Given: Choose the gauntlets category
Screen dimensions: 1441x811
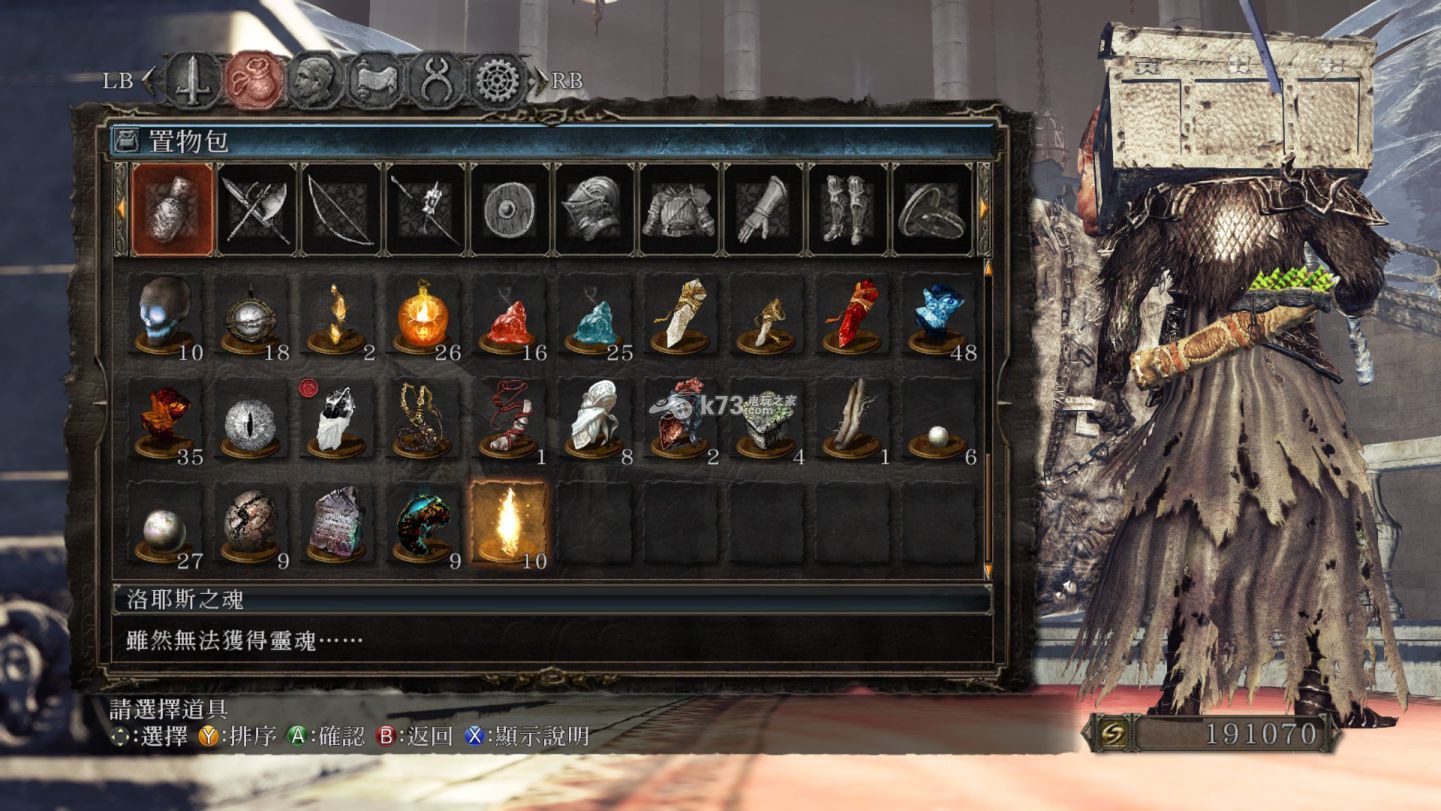Looking at the screenshot, I should [763, 209].
